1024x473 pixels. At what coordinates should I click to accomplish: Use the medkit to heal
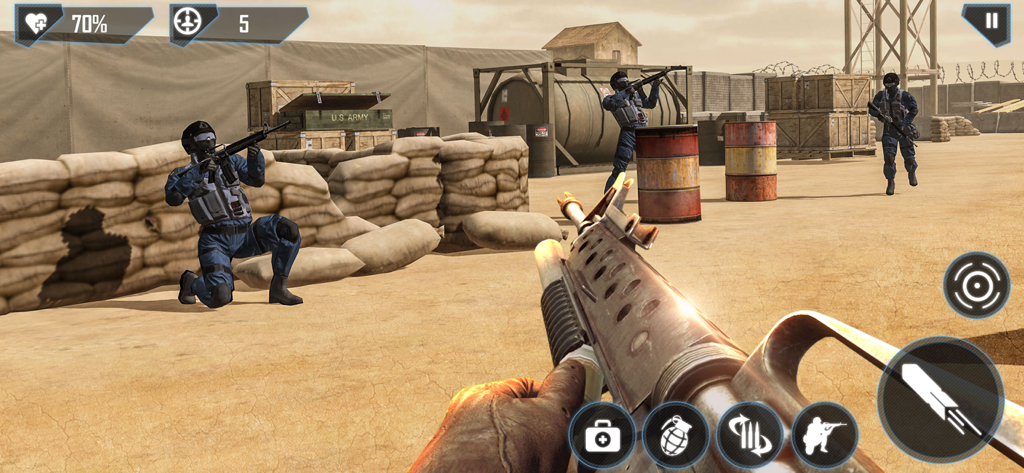point(602,436)
